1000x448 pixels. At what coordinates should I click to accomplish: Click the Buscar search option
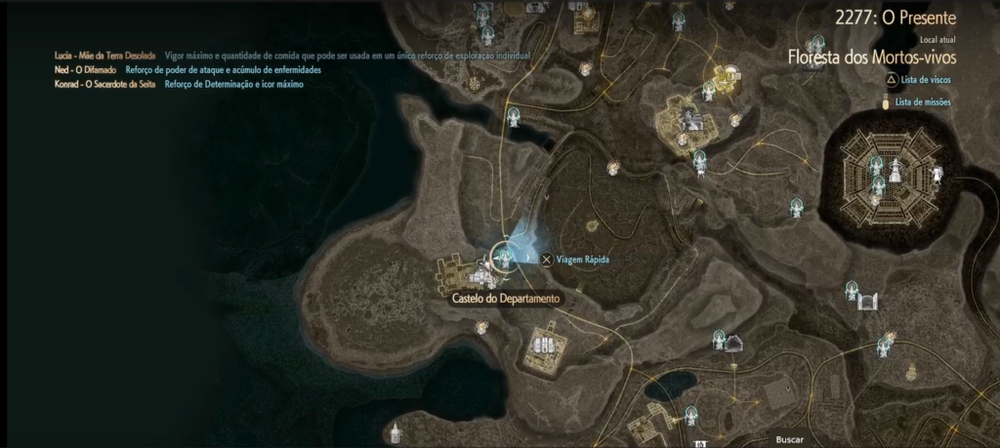790,439
